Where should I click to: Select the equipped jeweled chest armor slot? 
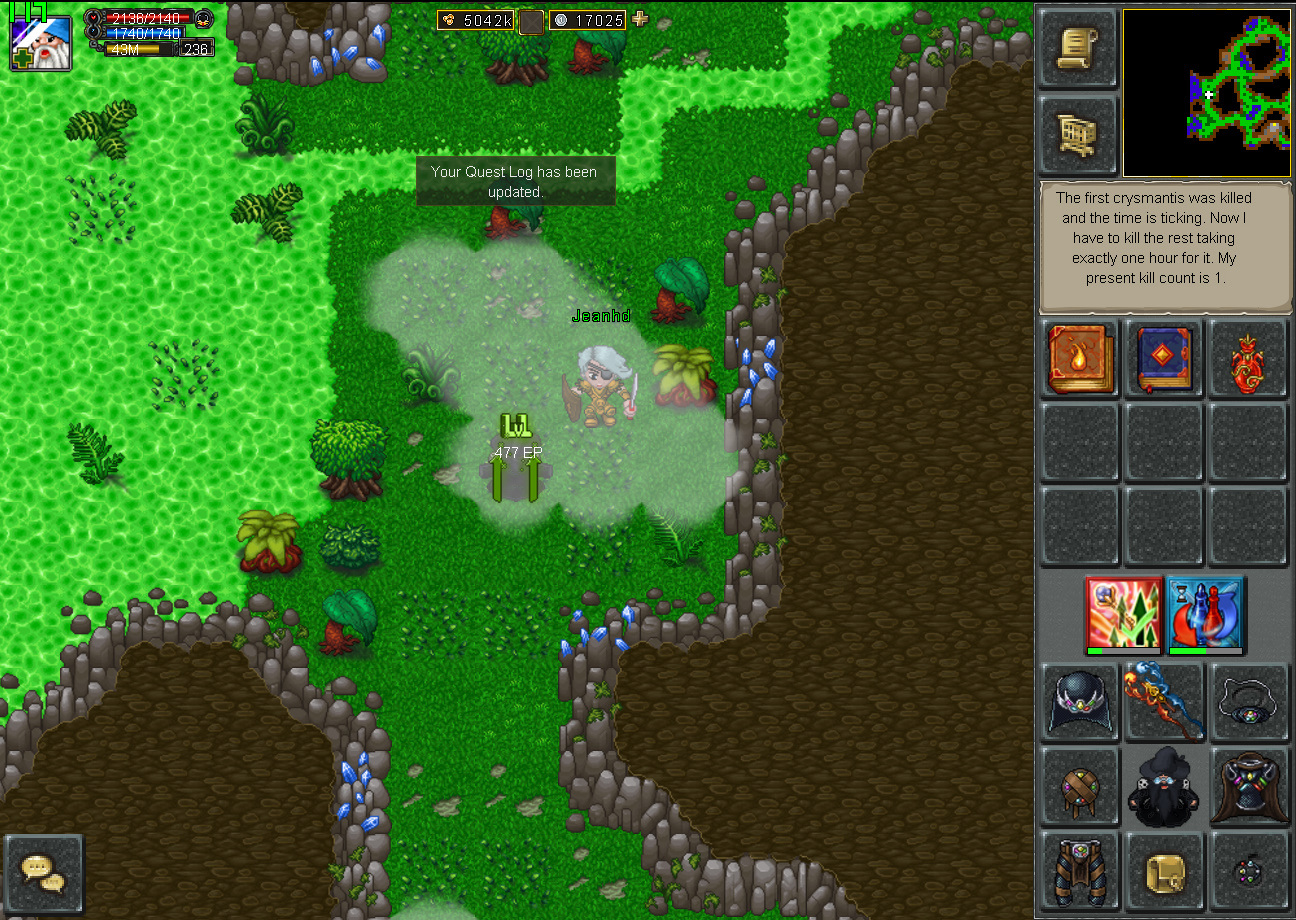[x=1248, y=787]
